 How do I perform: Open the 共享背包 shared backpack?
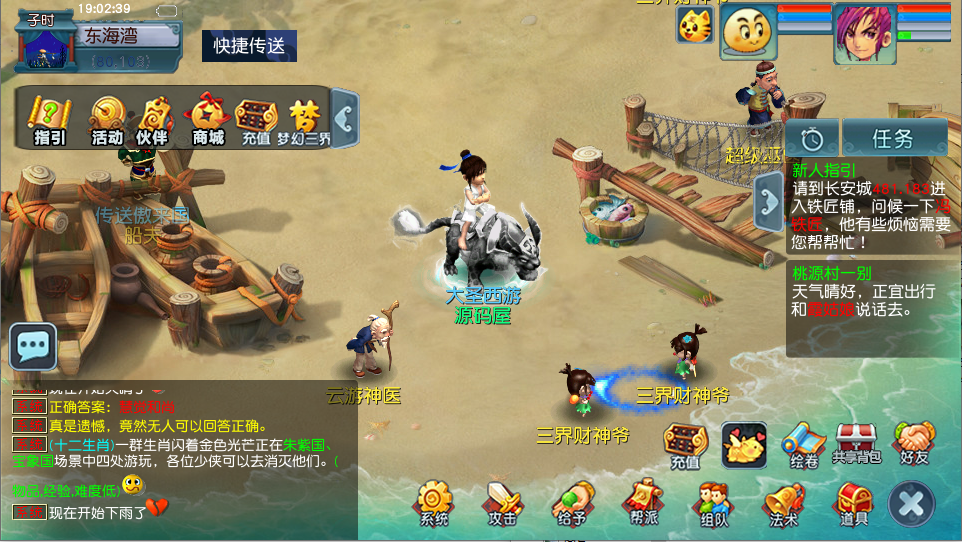tap(856, 443)
